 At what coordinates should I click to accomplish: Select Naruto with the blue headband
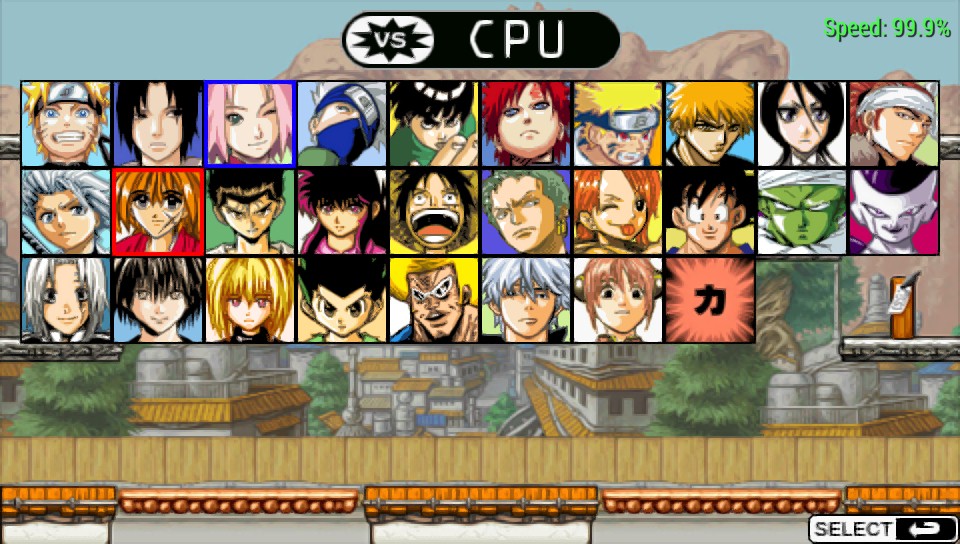click(x=66, y=124)
